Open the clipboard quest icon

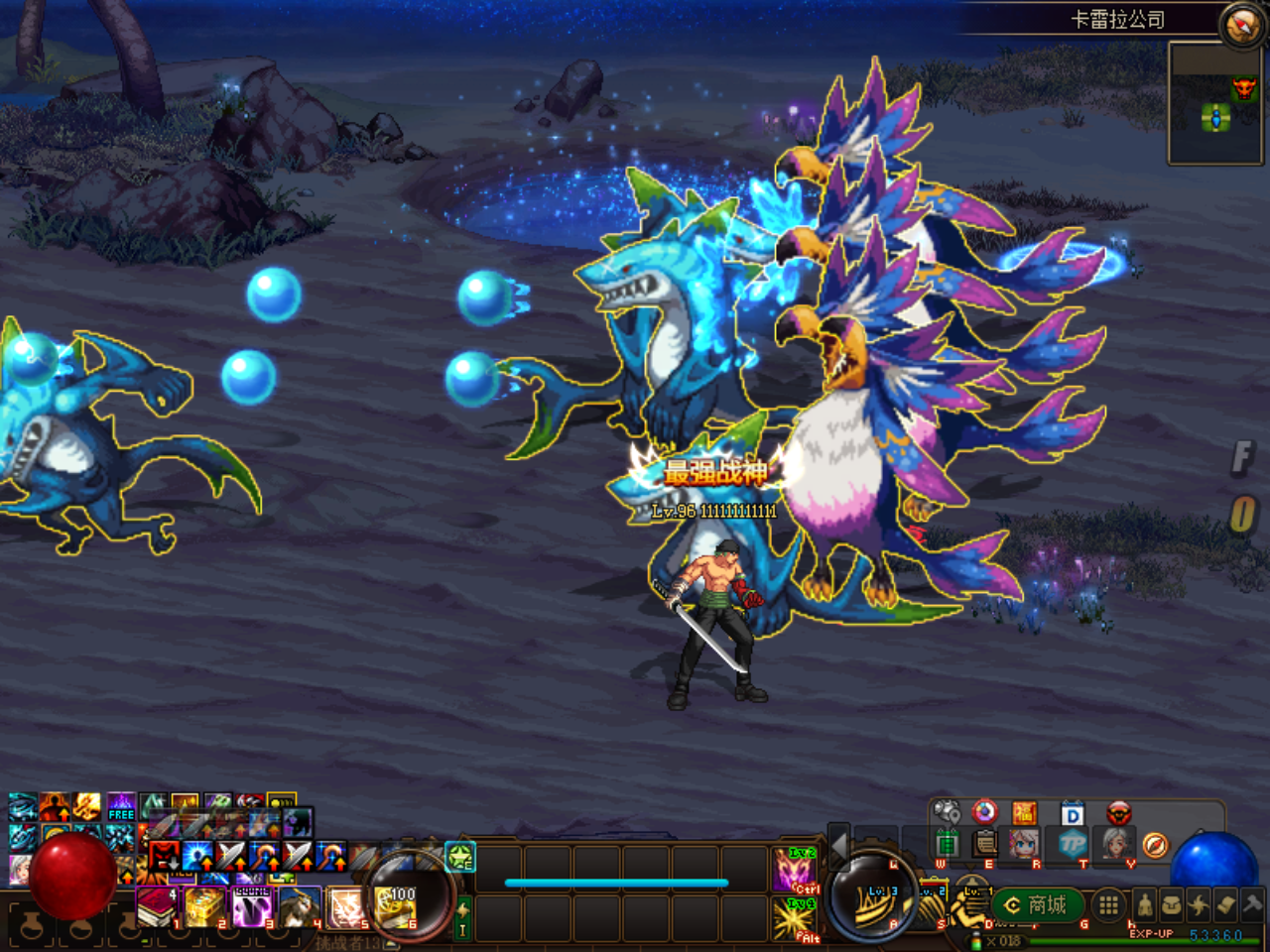point(985,844)
